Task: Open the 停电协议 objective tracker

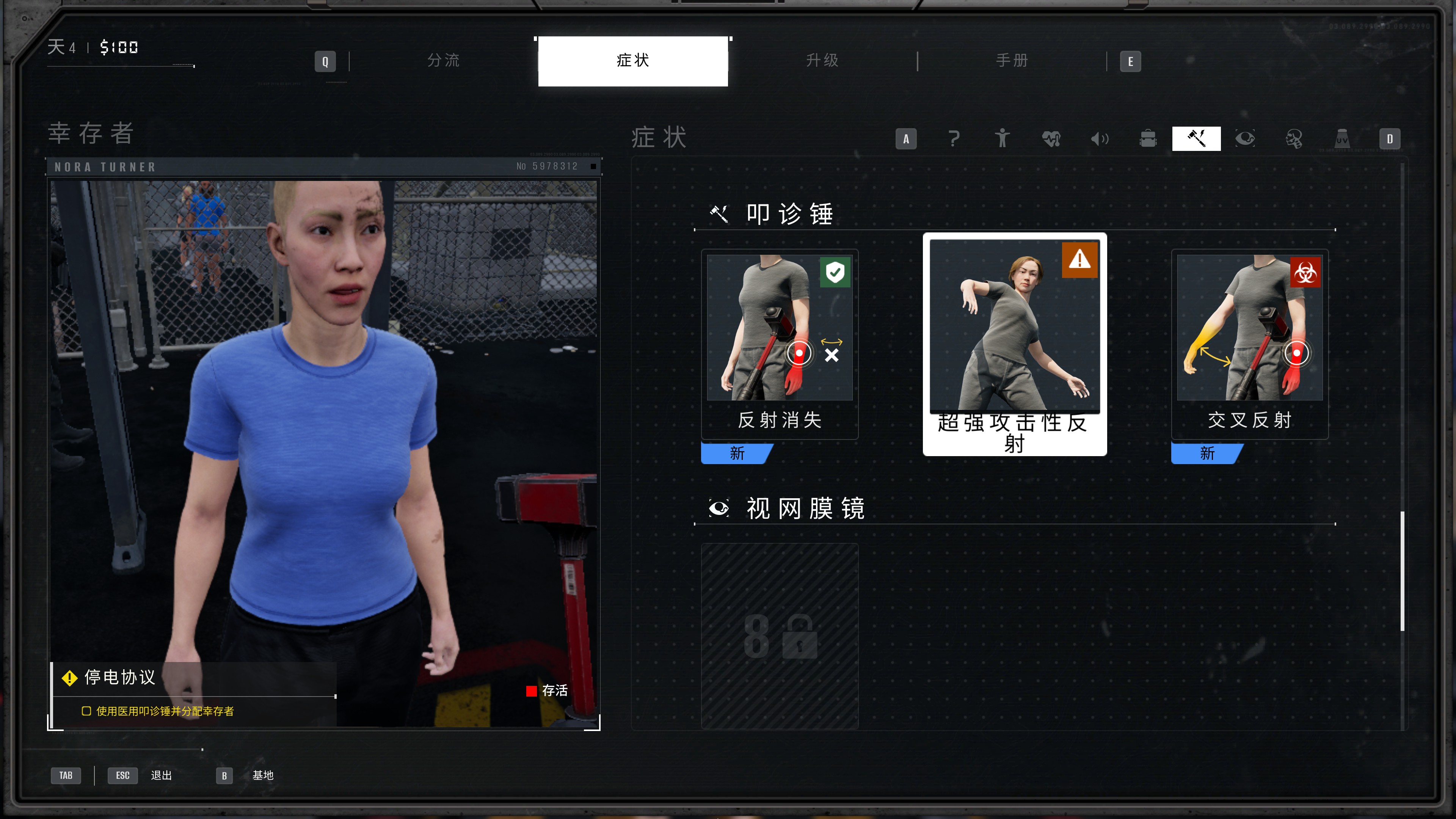Action: (120, 677)
